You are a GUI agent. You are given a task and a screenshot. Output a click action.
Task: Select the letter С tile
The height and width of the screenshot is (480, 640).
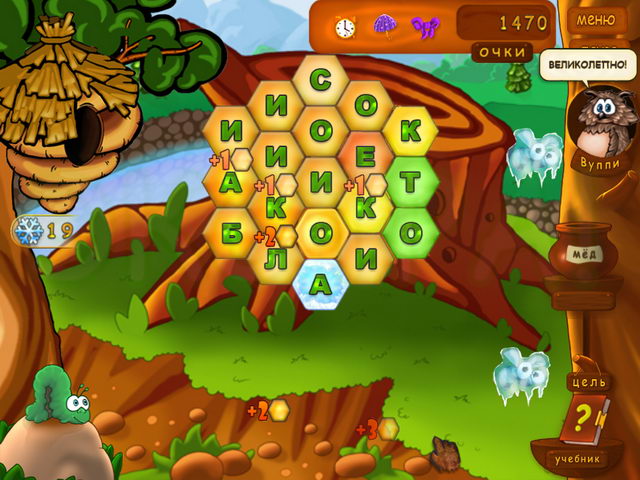(x=320, y=78)
